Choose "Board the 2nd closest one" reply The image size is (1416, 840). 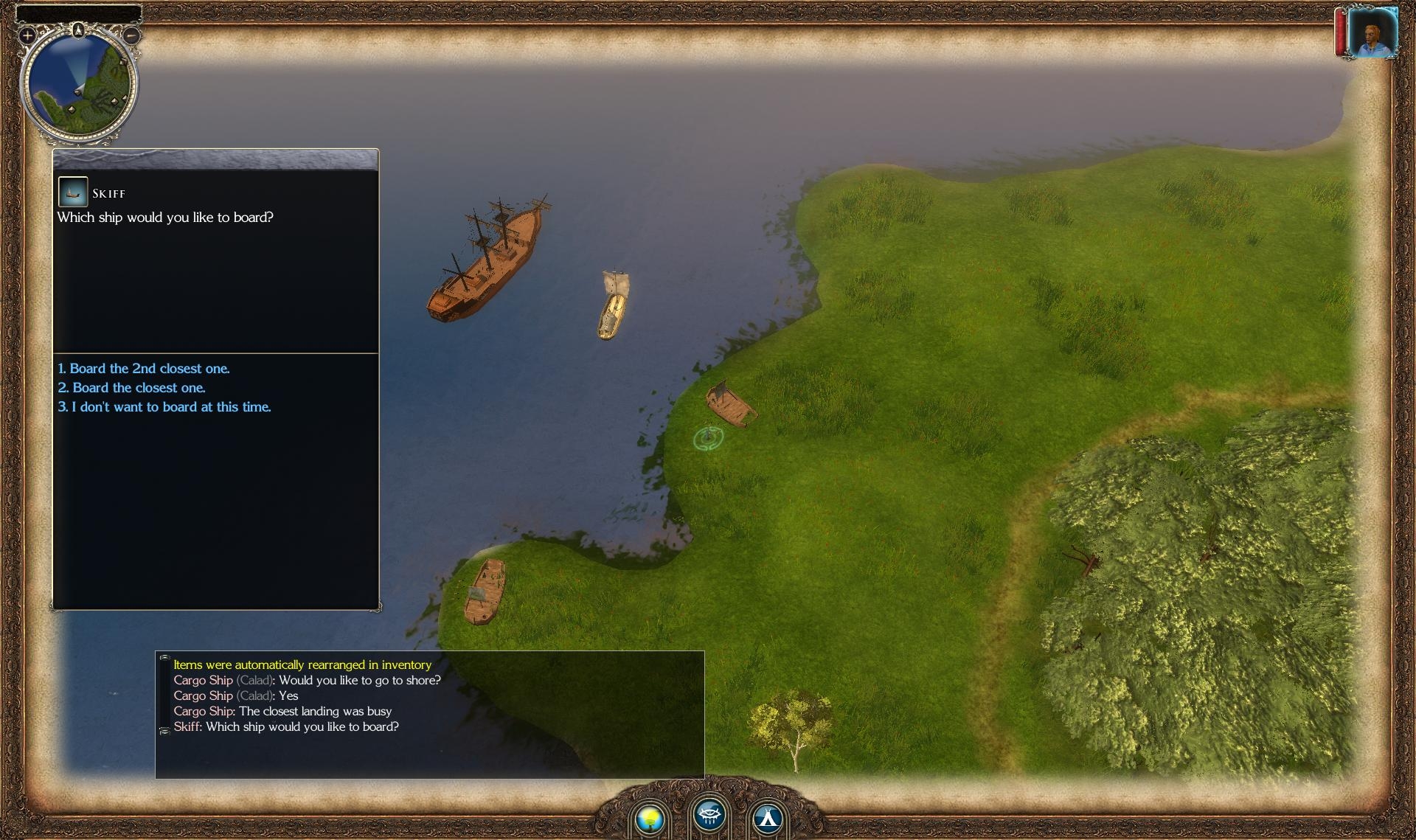144,369
